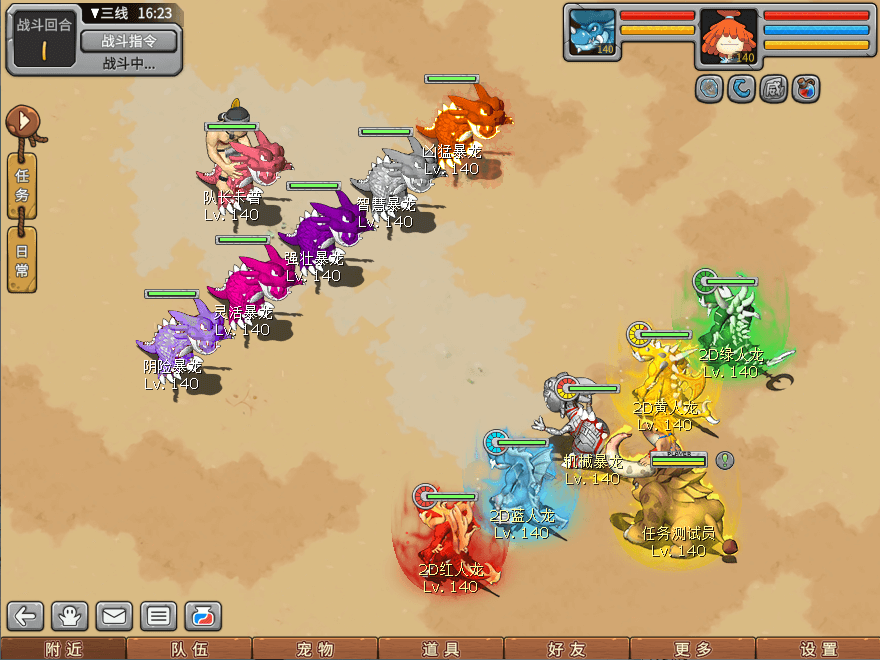Open the list lines icon button
The width and height of the screenshot is (880, 660).
[x=158, y=616]
